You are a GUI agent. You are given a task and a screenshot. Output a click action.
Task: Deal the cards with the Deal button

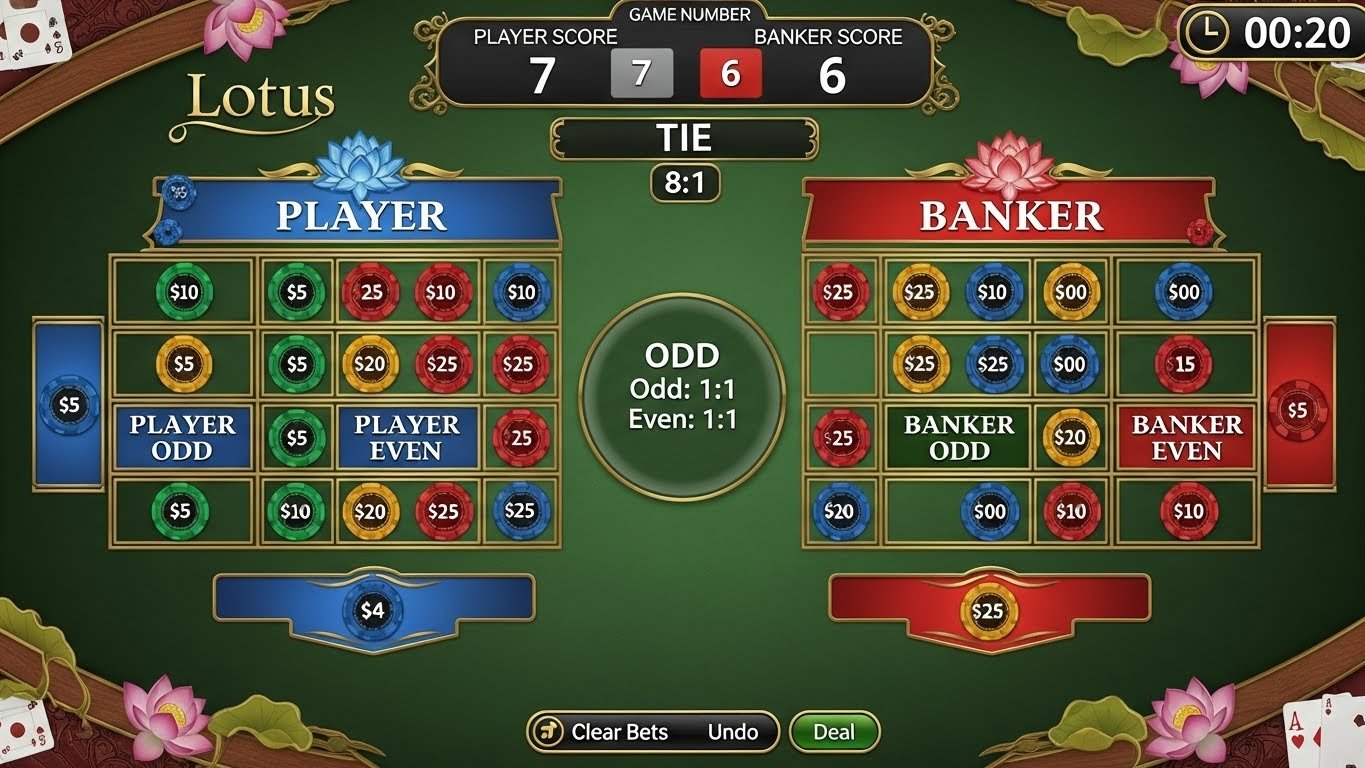(x=834, y=732)
